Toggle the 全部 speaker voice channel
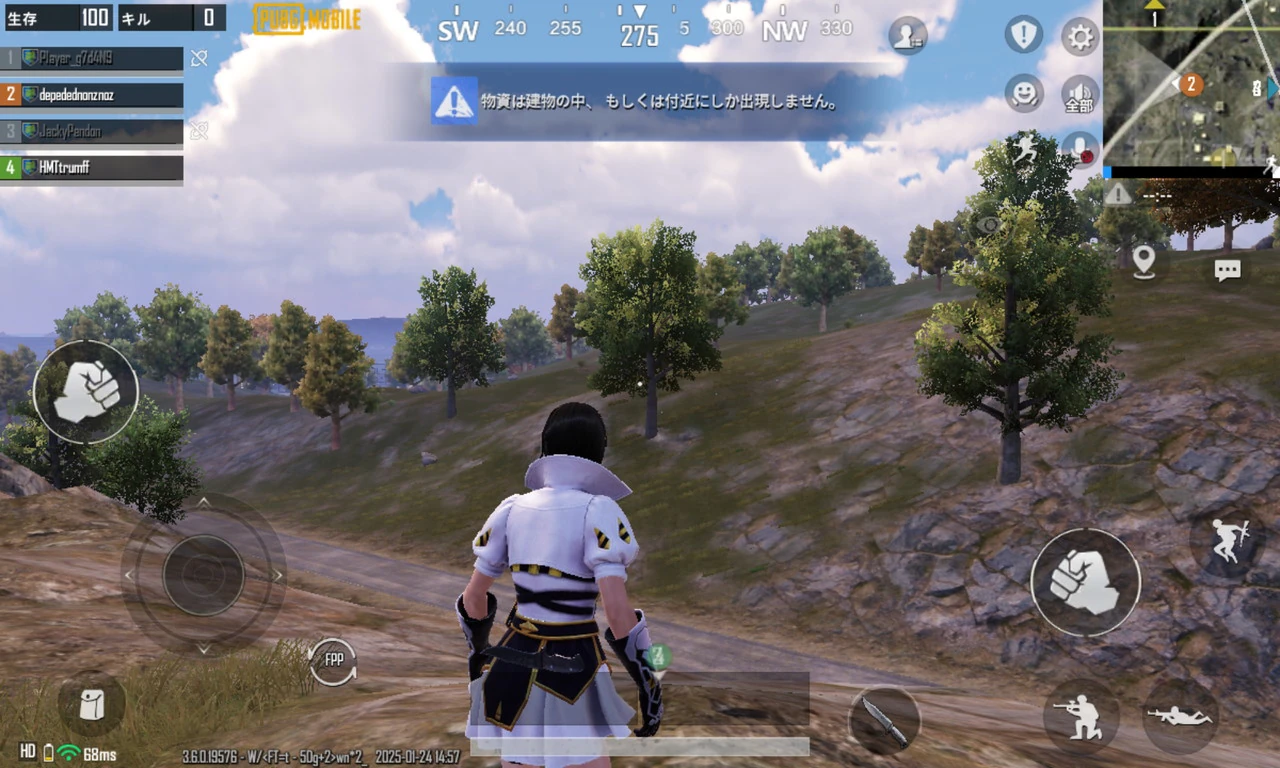 (1080, 94)
